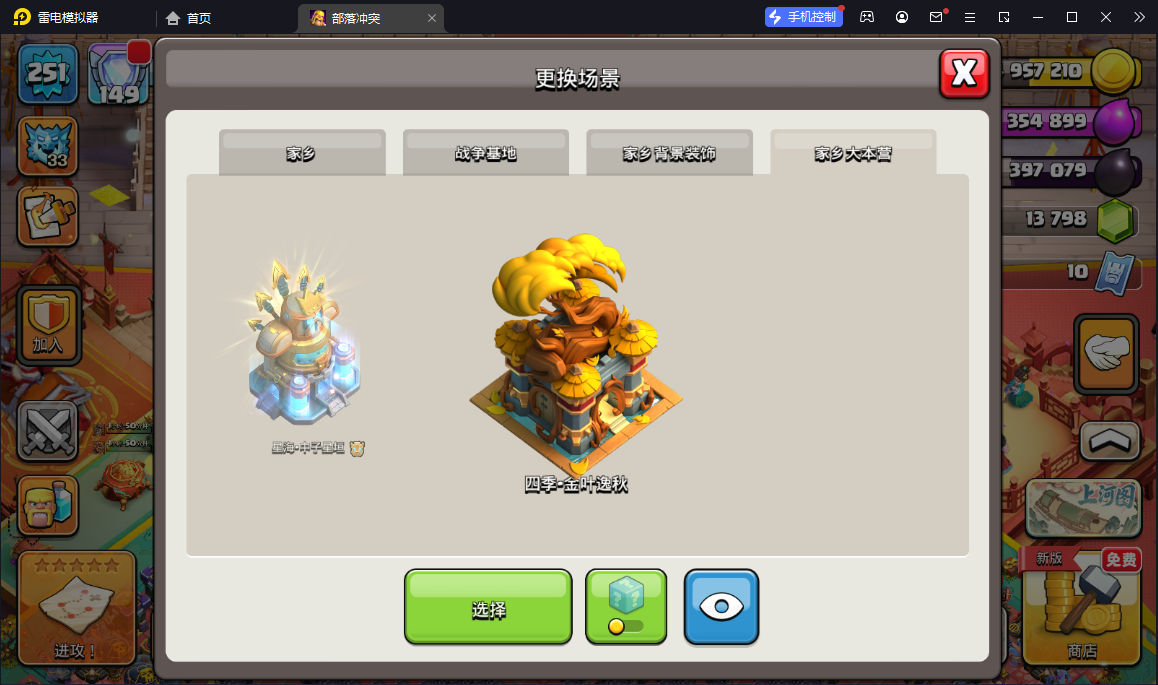The image size is (1158, 685).
Task: Confirm with the green 选择 button
Action: tap(488, 607)
